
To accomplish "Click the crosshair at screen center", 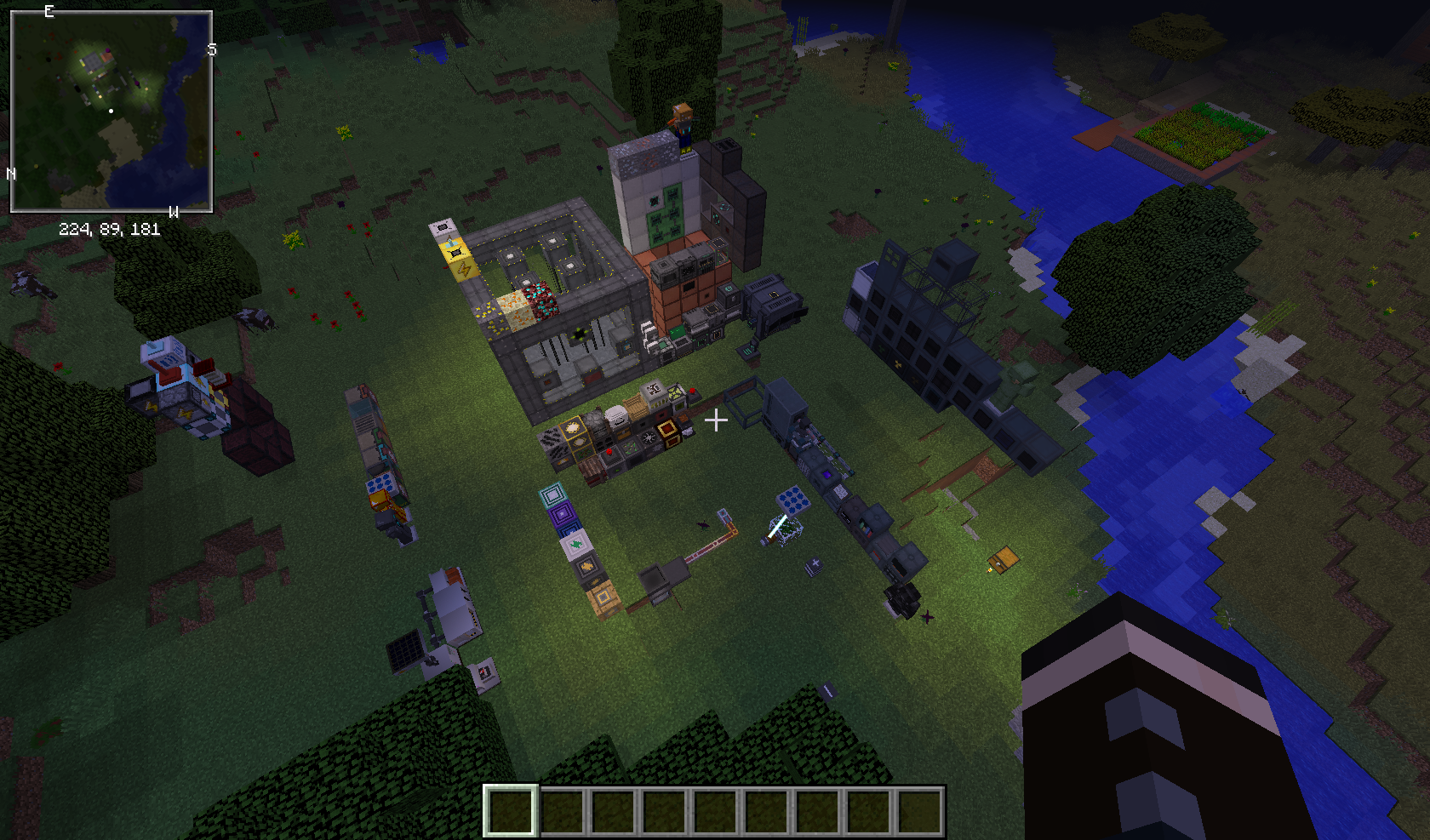I will click(x=718, y=419).
